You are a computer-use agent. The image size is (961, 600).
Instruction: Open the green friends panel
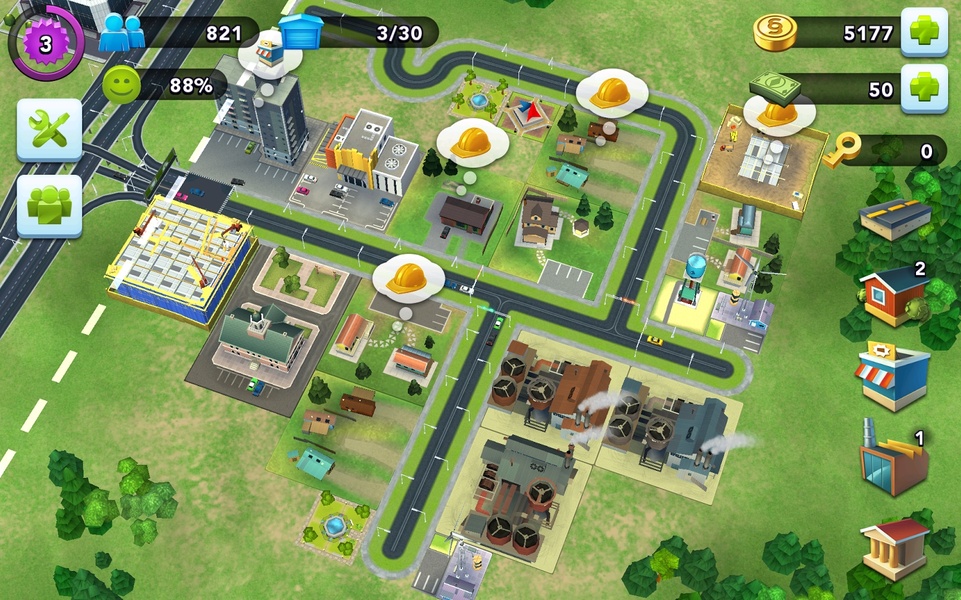[48, 205]
